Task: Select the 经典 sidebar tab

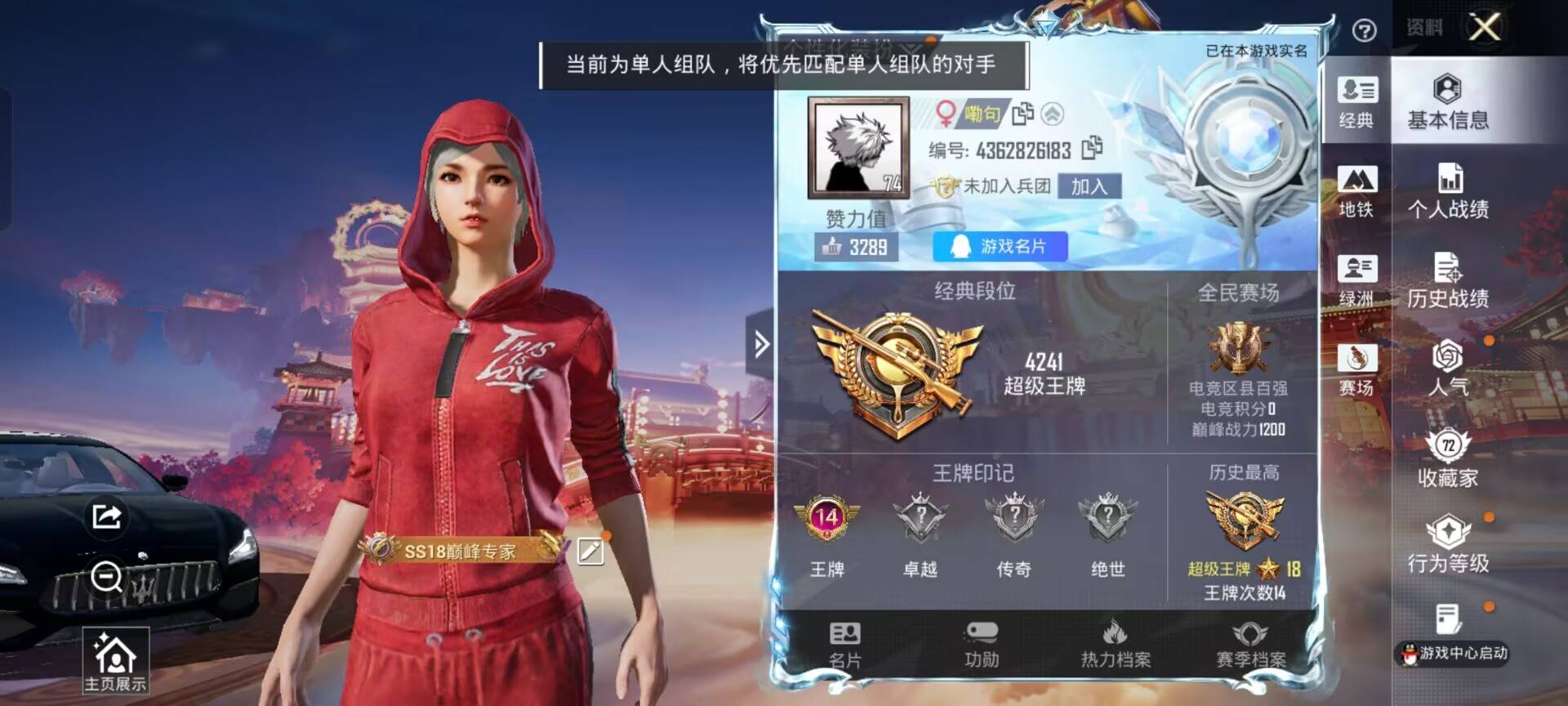Action: [x=1356, y=98]
